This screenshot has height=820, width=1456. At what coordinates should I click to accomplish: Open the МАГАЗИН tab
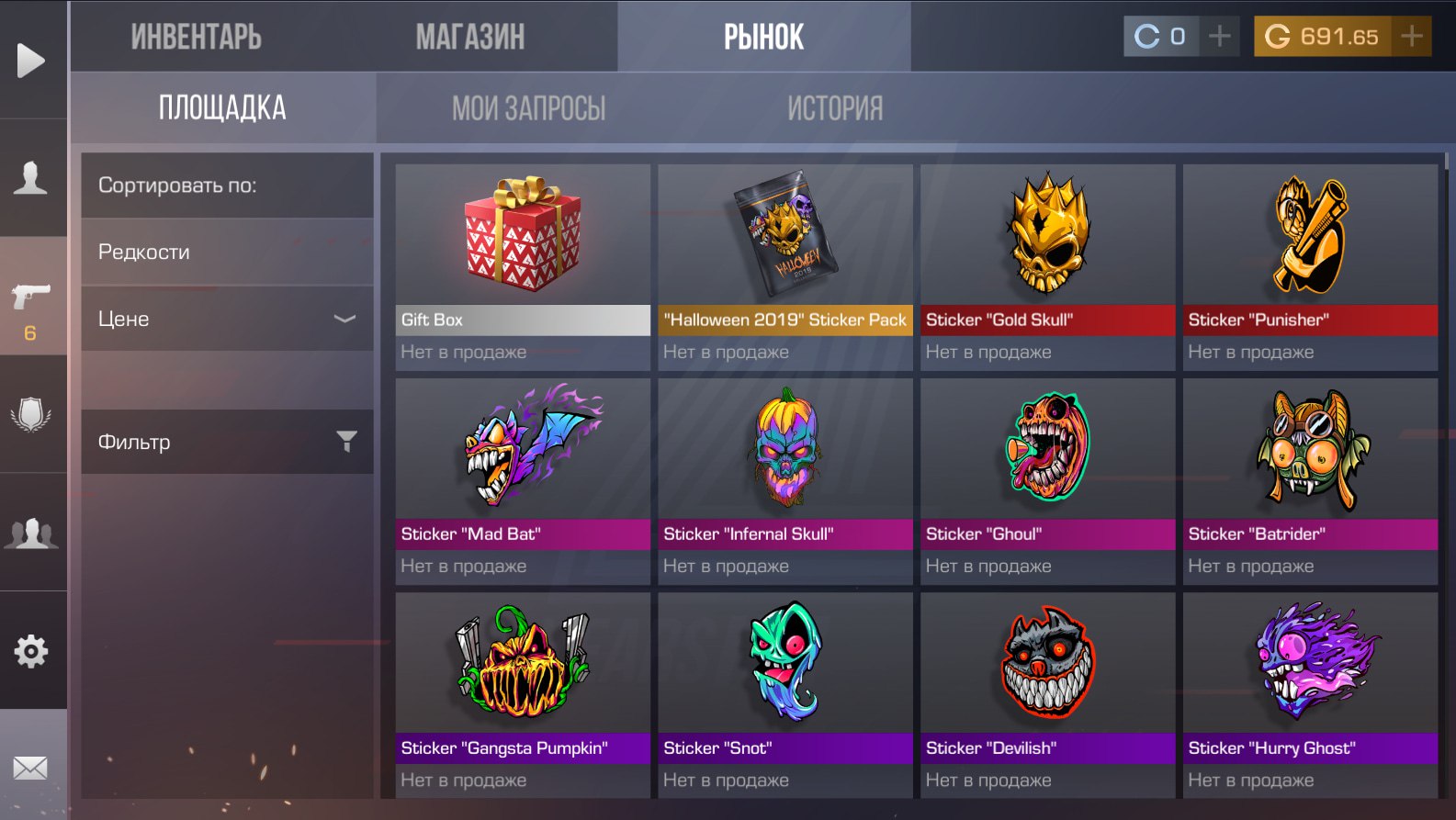tap(469, 37)
